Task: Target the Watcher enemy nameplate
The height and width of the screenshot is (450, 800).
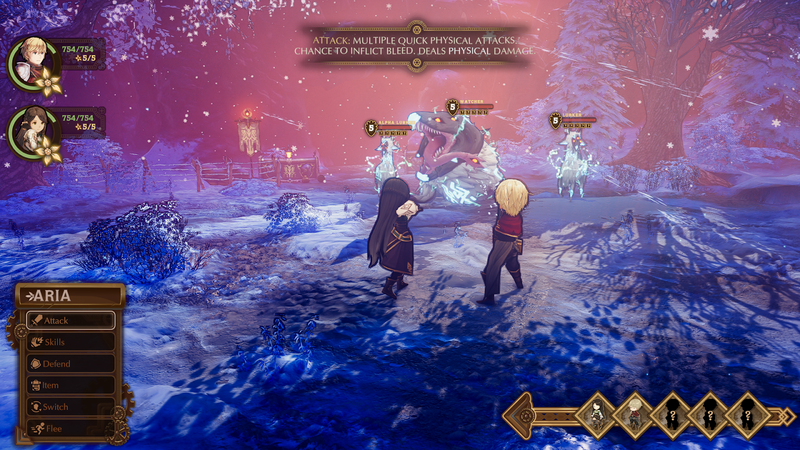Action: (x=470, y=105)
